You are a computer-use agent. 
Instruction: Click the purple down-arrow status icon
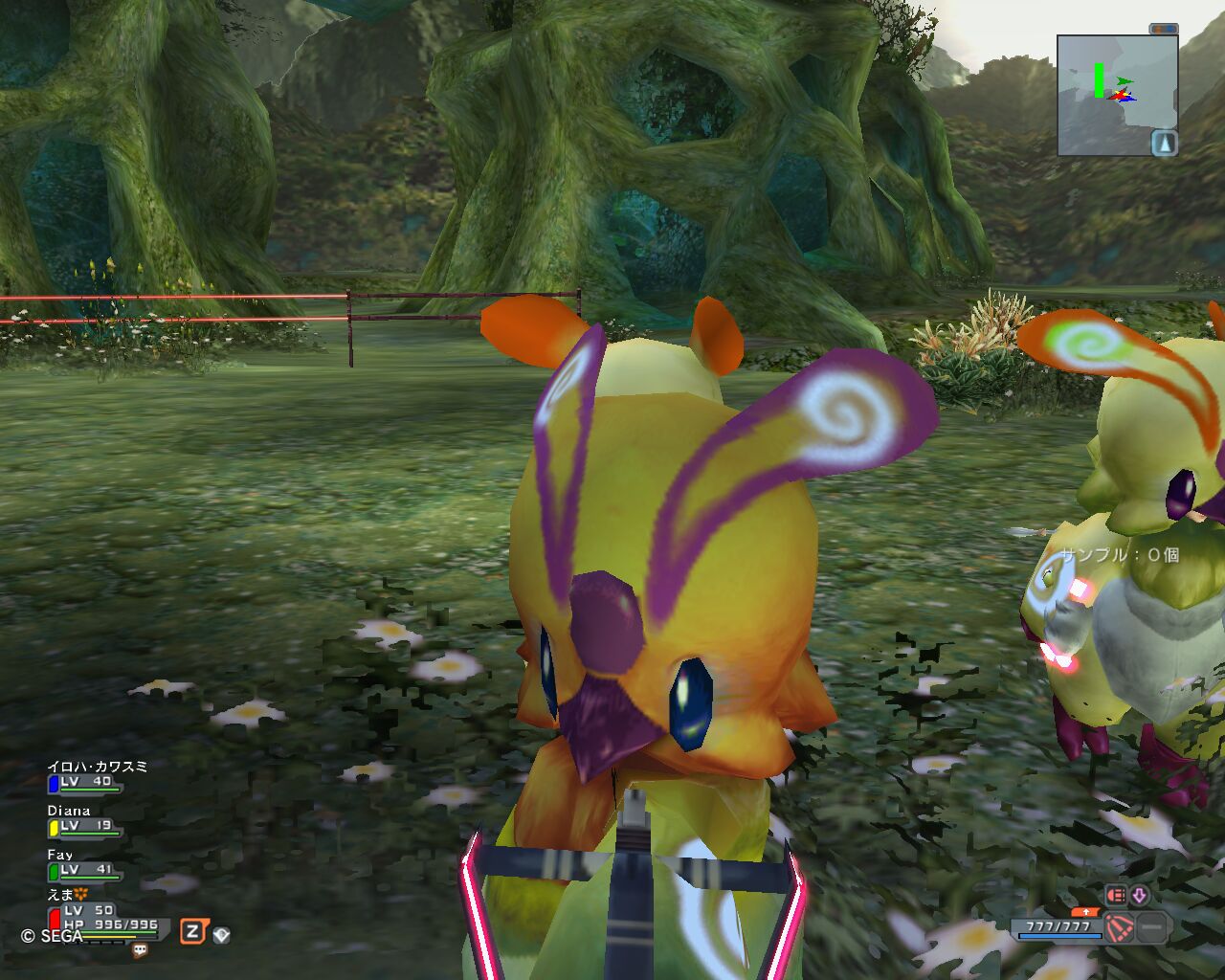[1139, 895]
